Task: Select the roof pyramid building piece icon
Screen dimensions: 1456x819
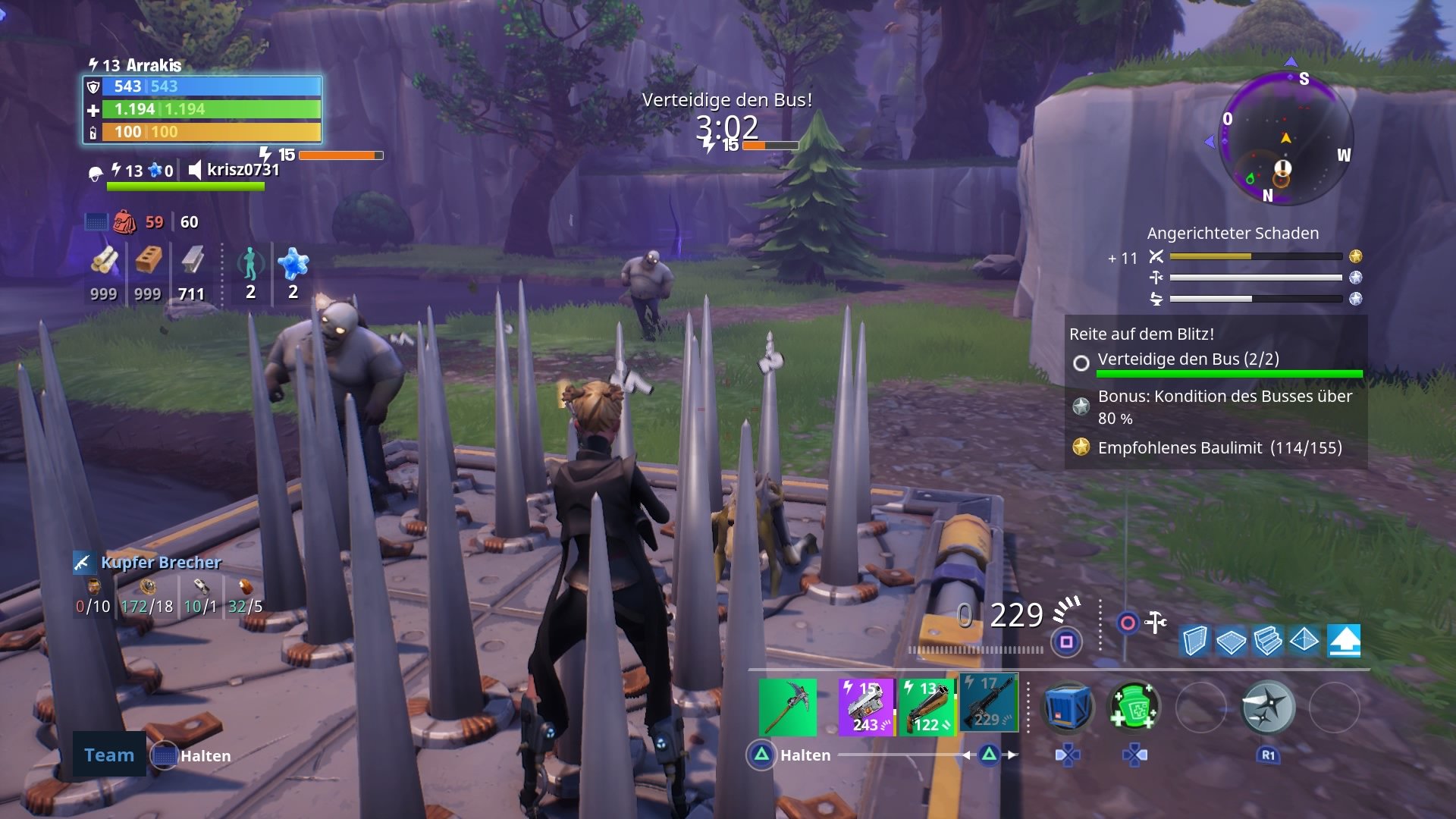Action: click(1303, 642)
